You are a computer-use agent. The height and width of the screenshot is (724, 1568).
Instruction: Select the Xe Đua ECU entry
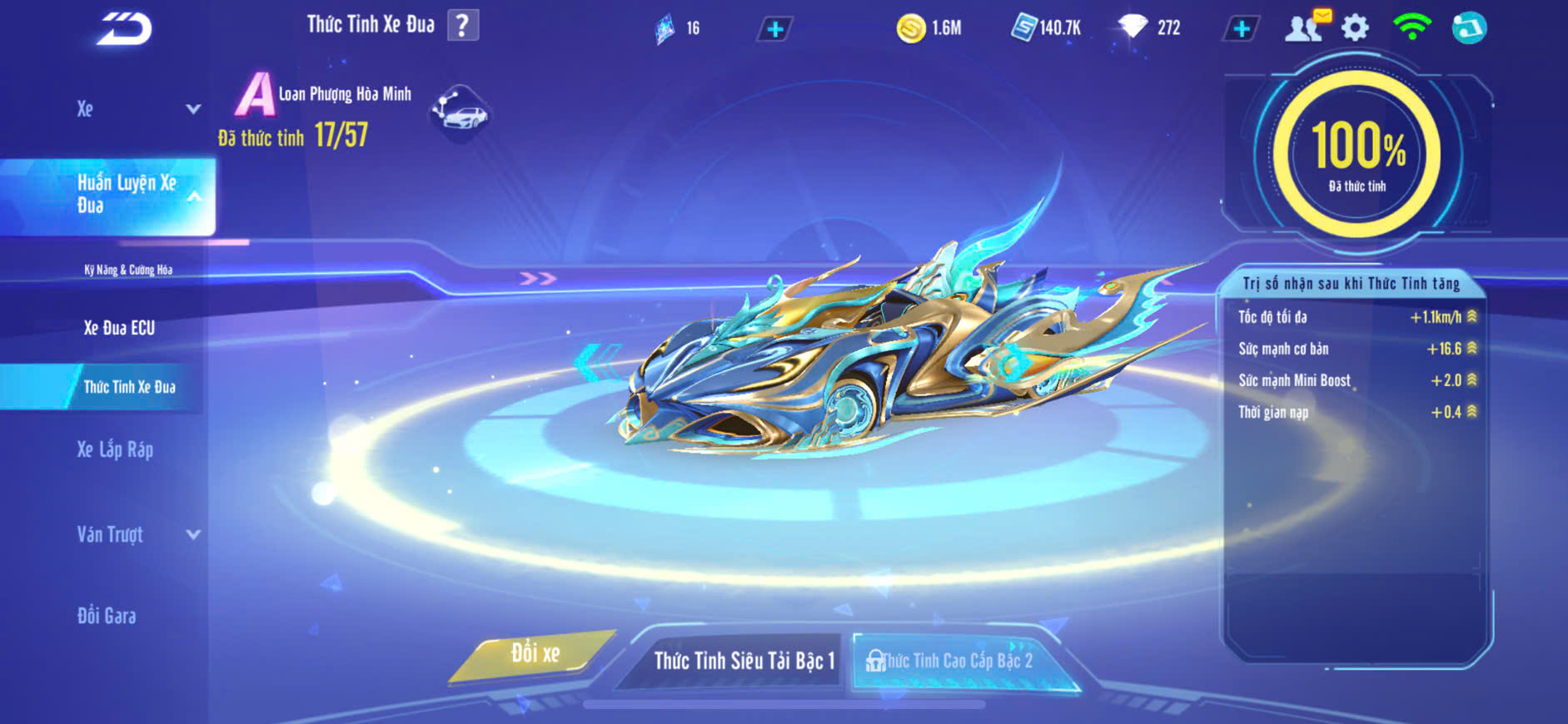(119, 328)
